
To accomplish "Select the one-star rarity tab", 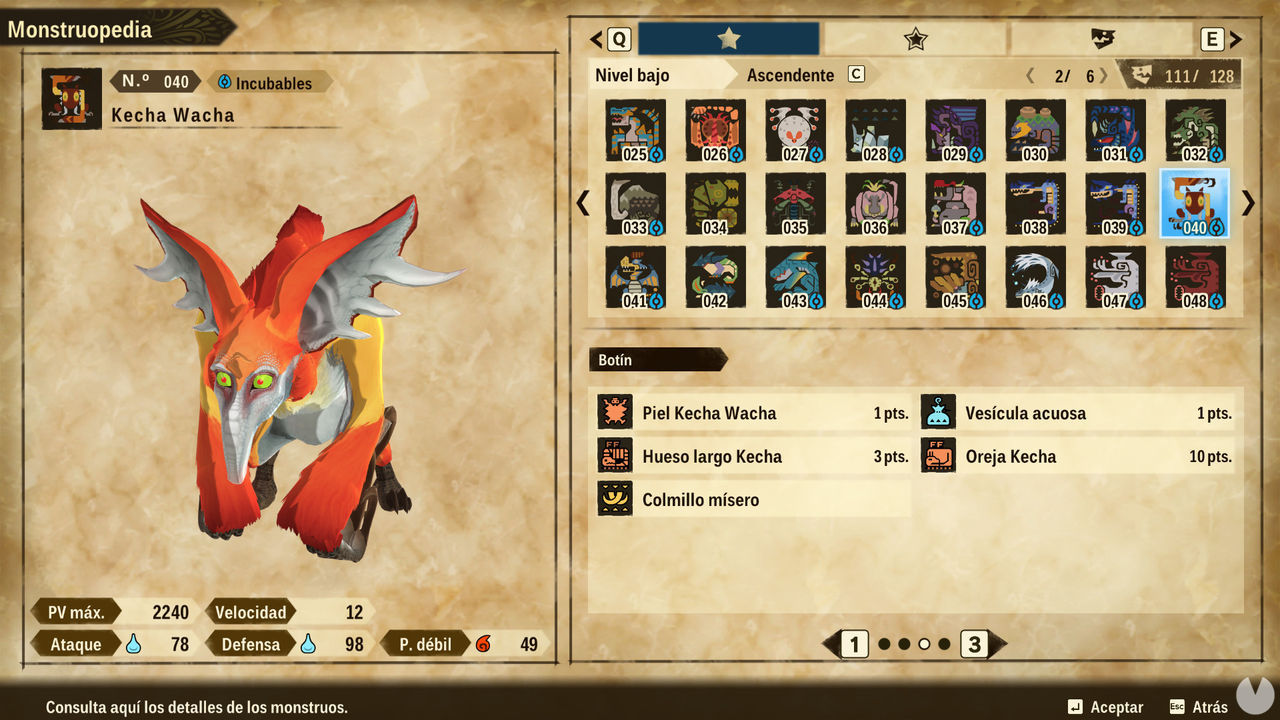I will tap(727, 38).
